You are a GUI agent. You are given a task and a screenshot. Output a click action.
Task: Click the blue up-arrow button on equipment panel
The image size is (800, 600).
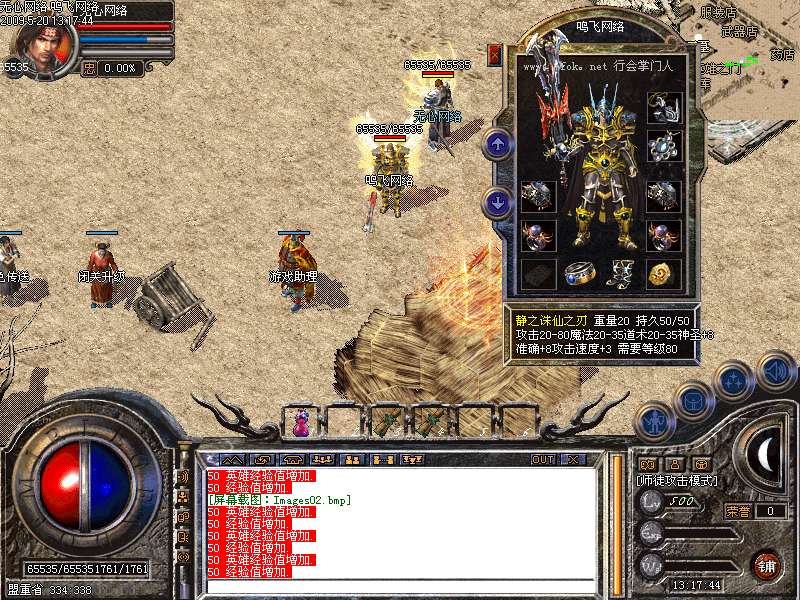click(497, 144)
